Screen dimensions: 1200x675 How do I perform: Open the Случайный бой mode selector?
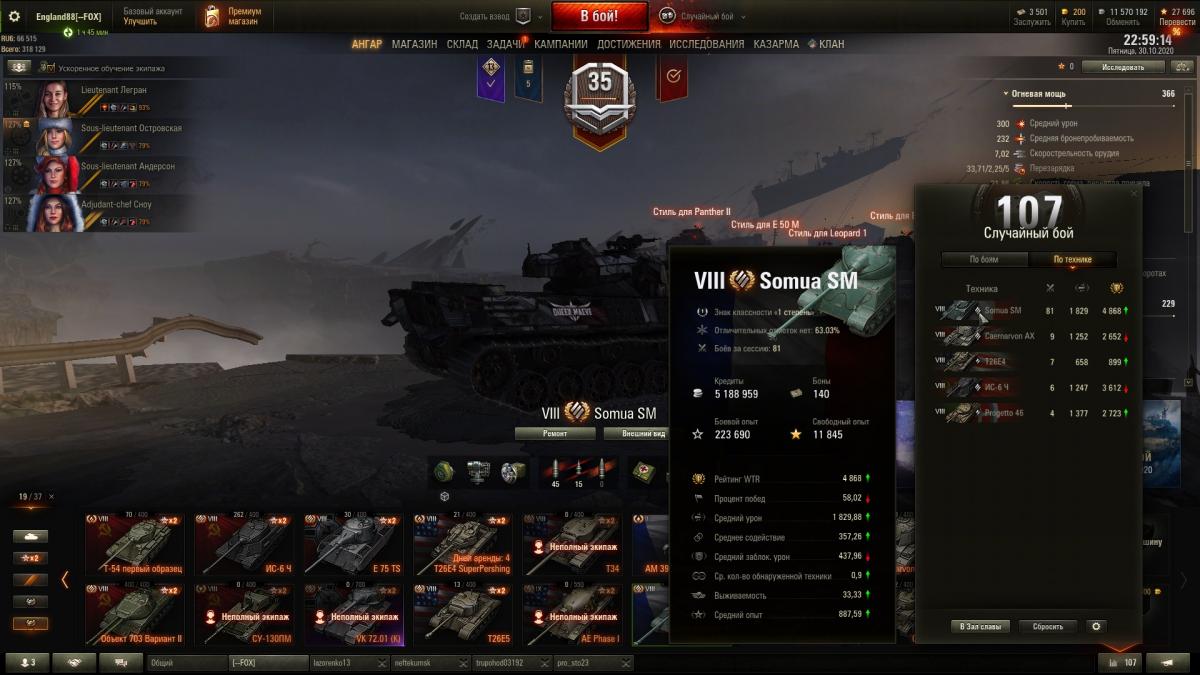[x=700, y=16]
